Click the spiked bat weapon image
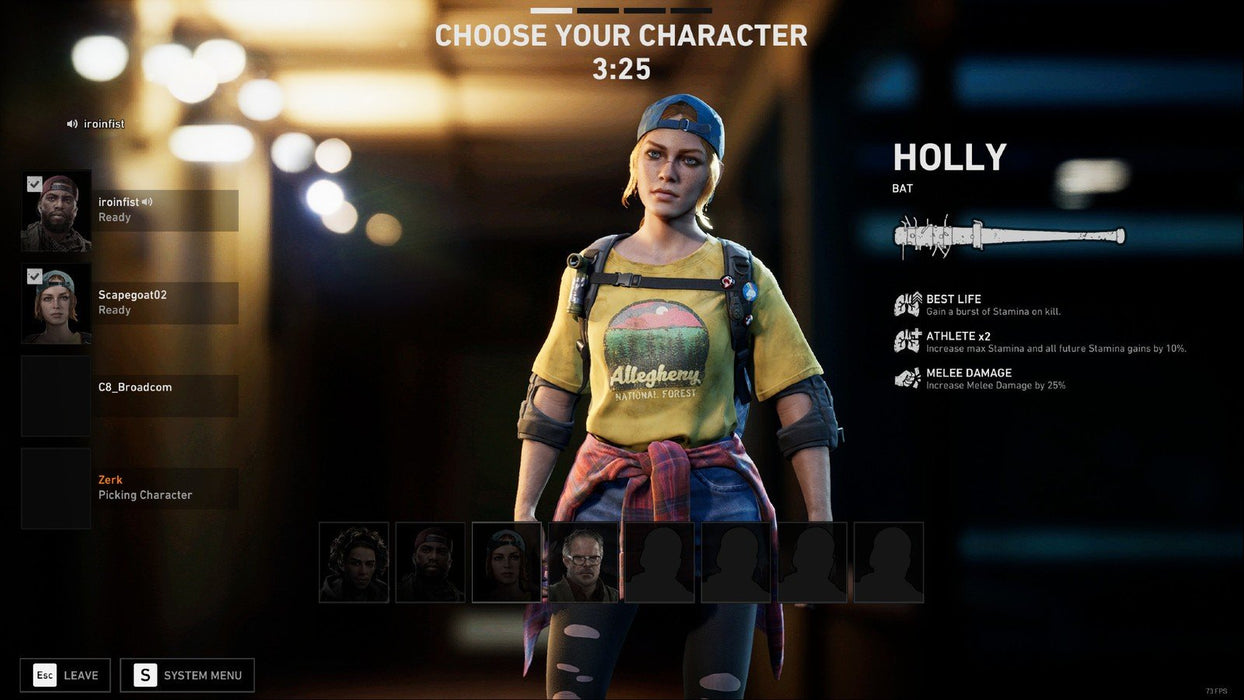 pos(1009,237)
